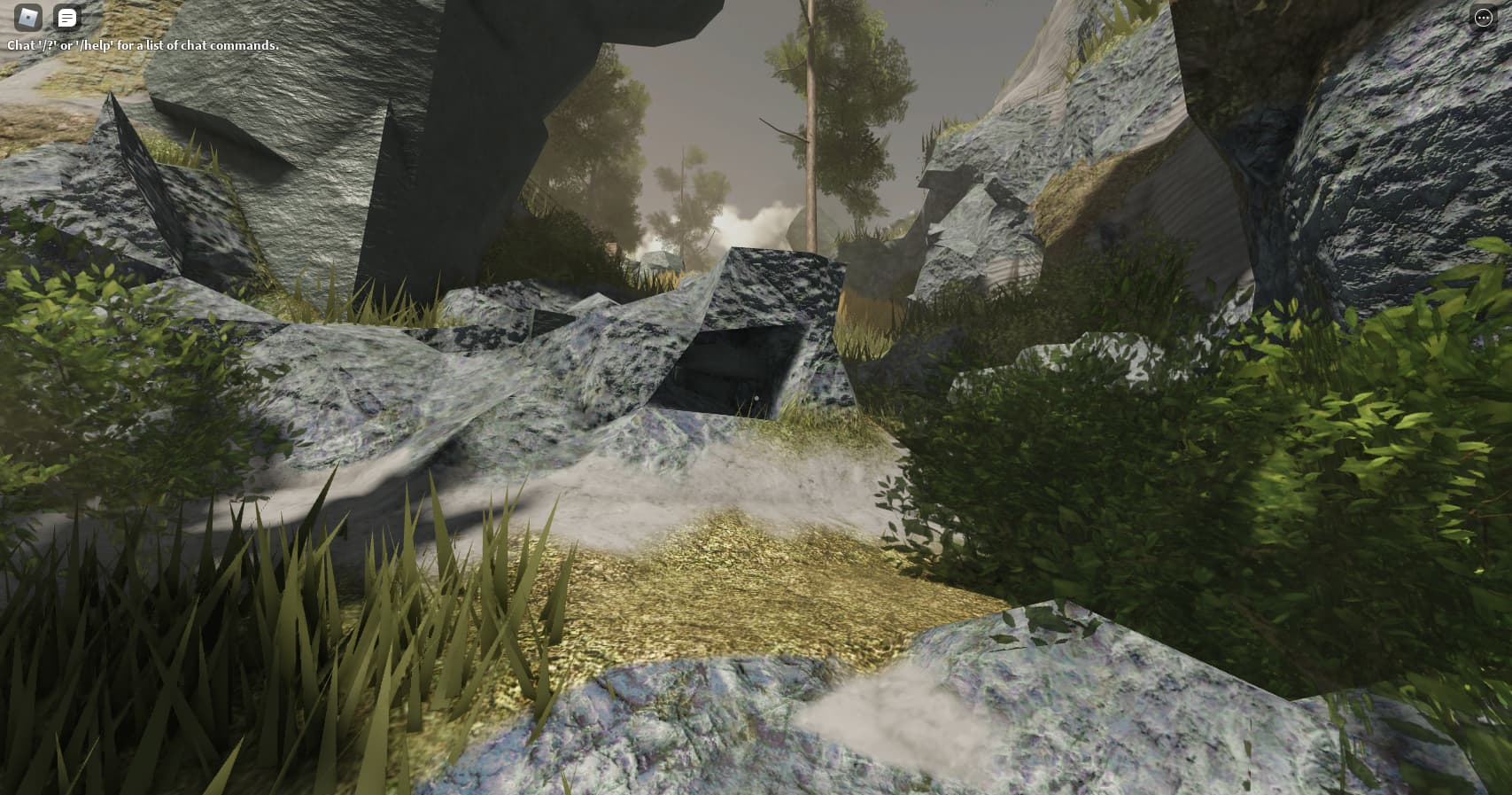Open the Roblox main menu

(x=28, y=17)
